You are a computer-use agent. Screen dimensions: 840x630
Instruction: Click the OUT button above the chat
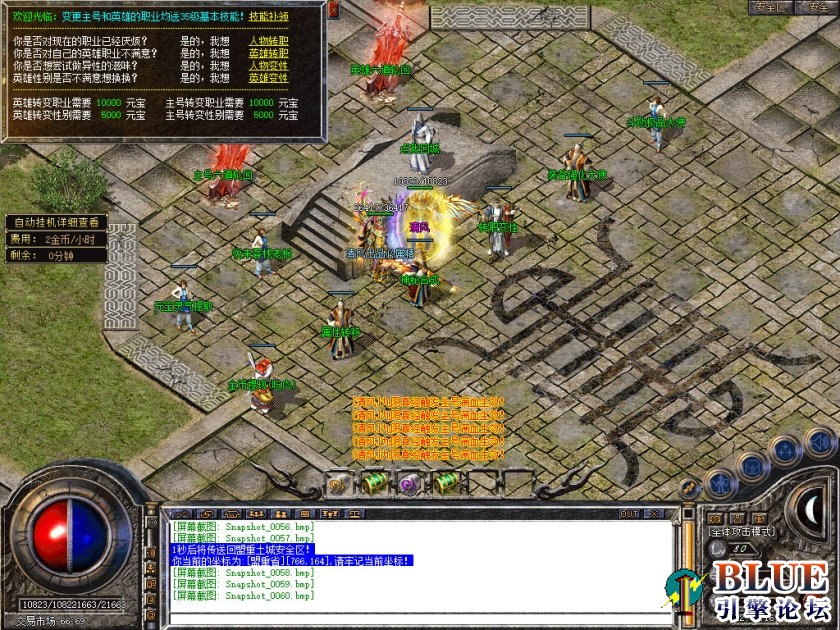click(x=628, y=514)
